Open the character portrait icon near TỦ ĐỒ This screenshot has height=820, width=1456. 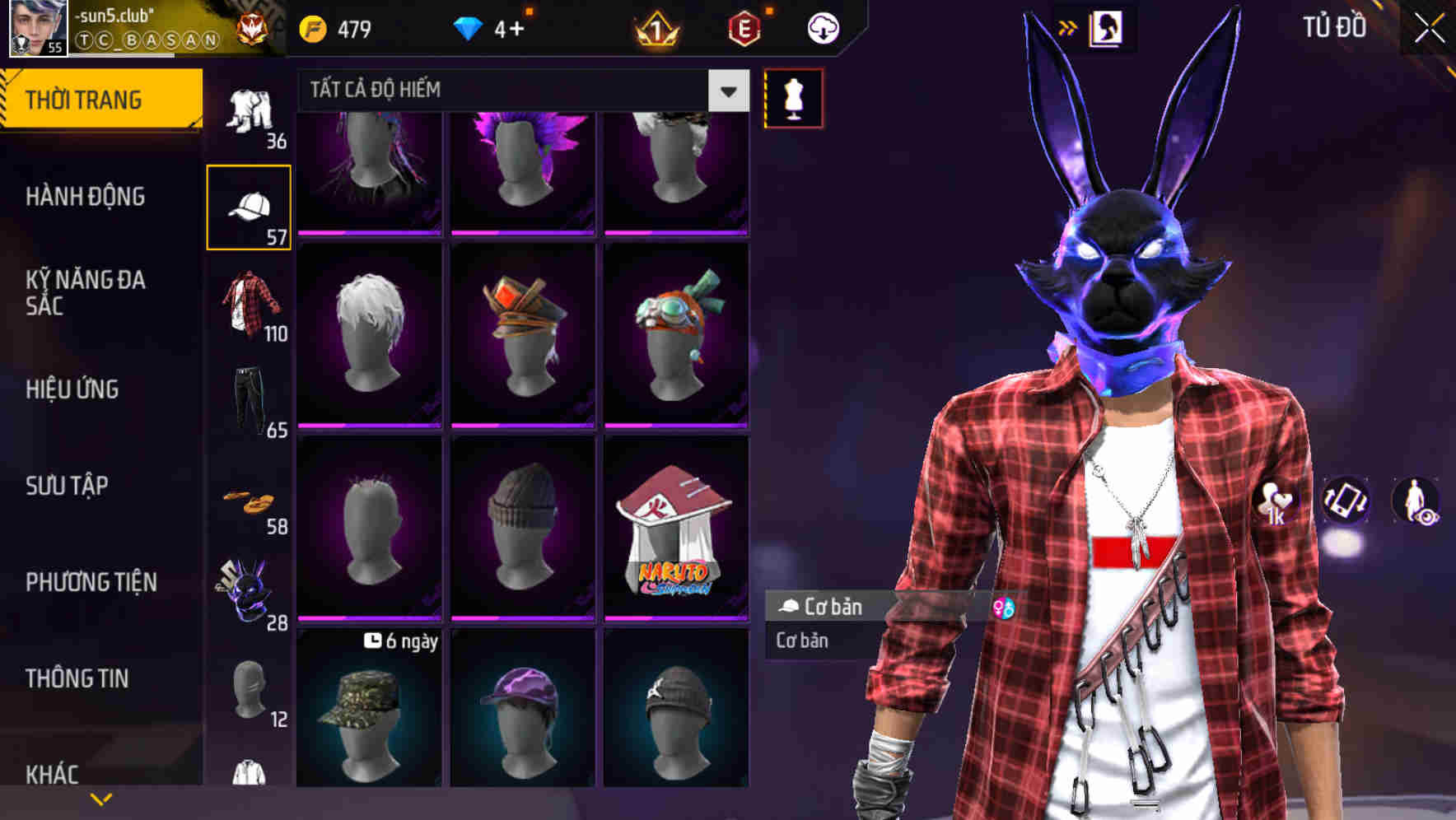(x=1108, y=27)
